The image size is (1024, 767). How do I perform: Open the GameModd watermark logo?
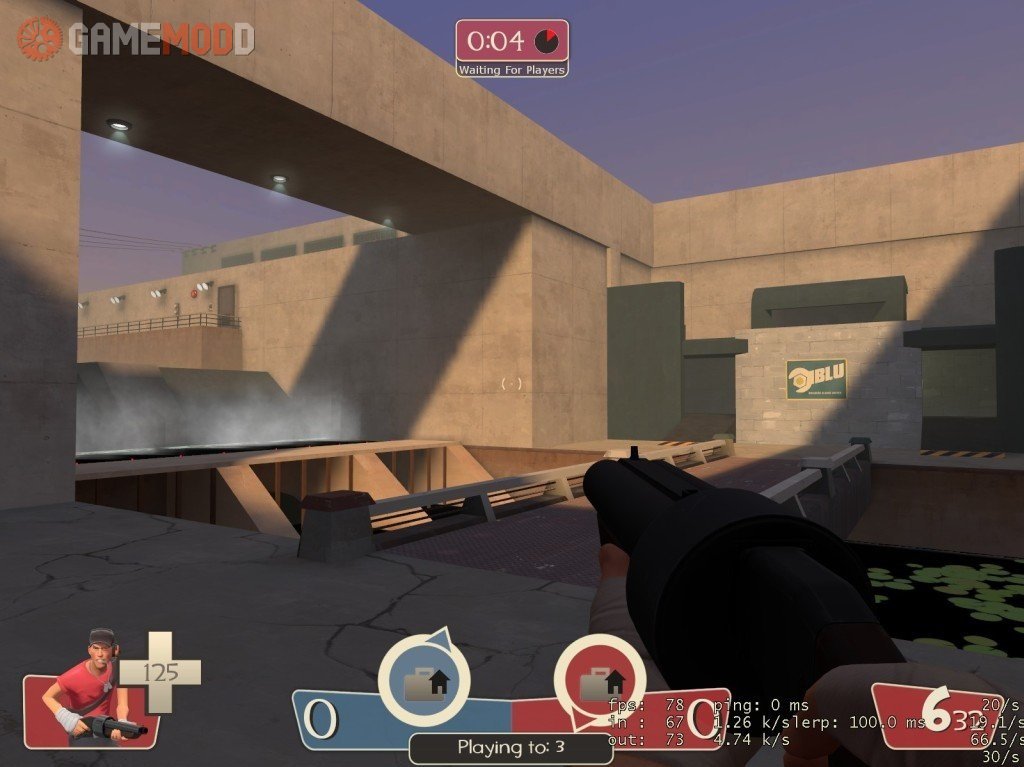(x=135, y=39)
